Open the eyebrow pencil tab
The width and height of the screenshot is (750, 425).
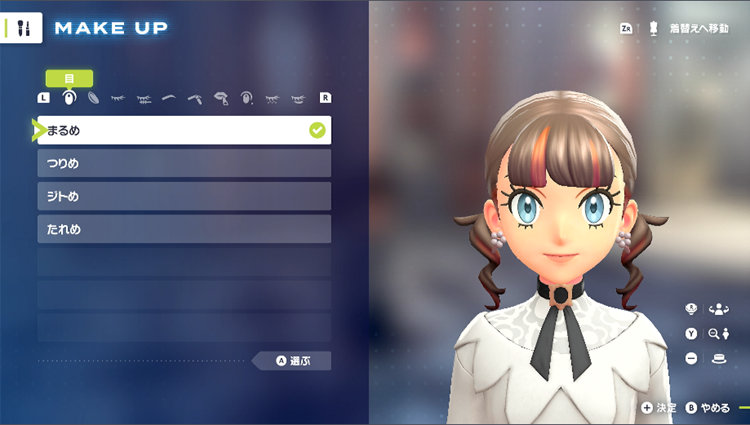tap(195, 98)
